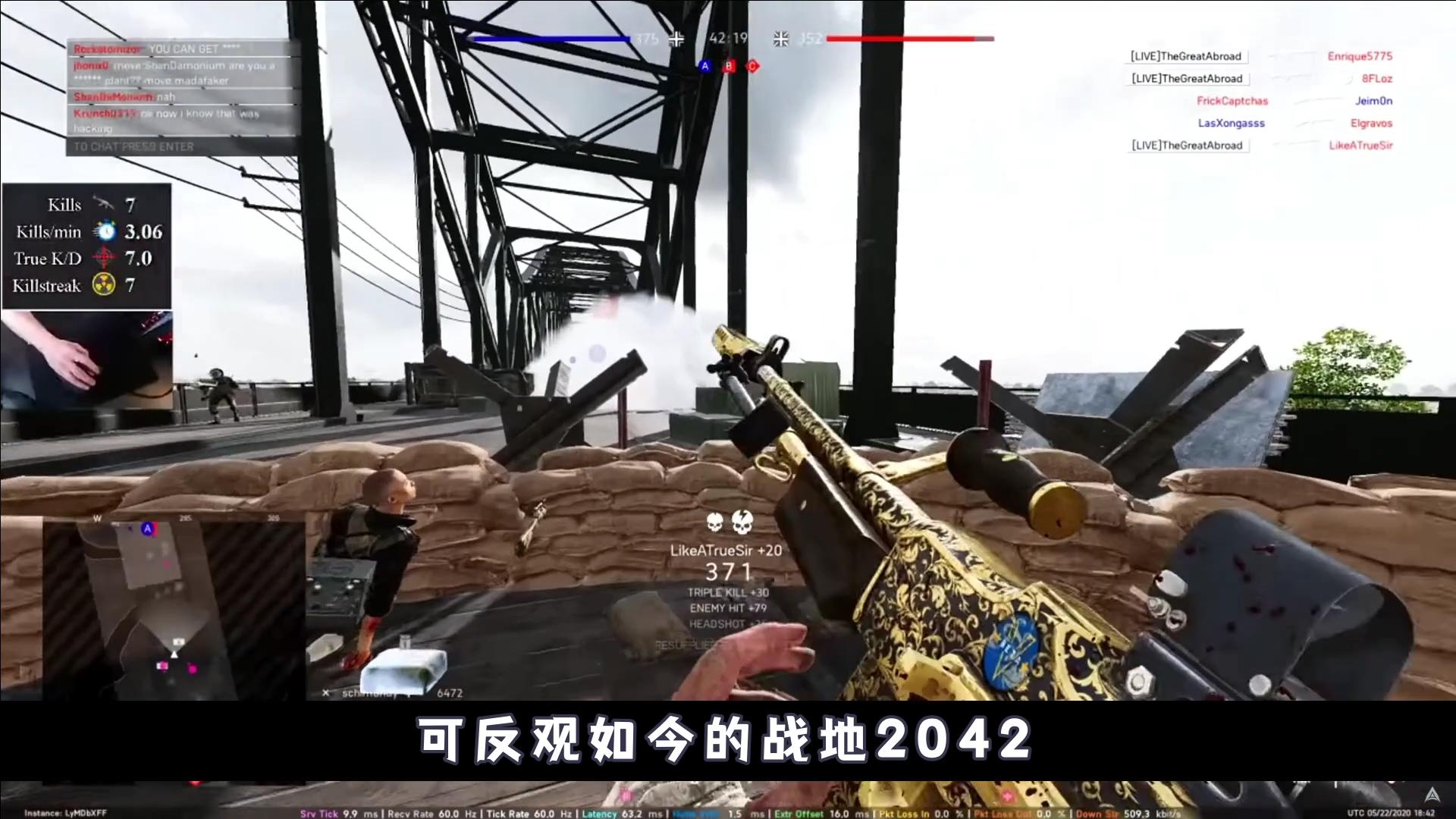Select the scoreboard entry for FrickCaptchas
This screenshot has width=1456, height=819.
point(1232,100)
